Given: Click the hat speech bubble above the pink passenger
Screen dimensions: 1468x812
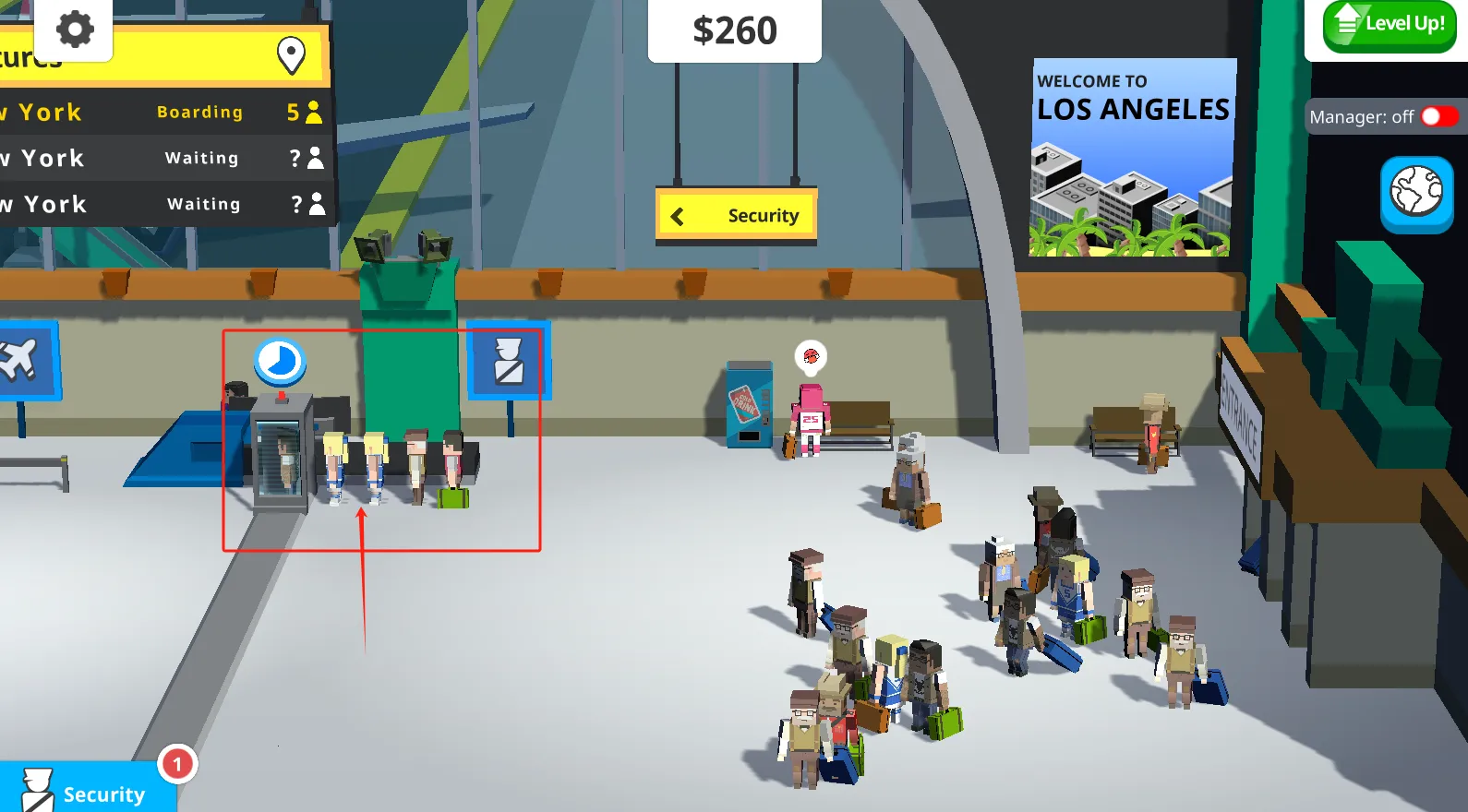Looking at the screenshot, I should tap(810, 357).
